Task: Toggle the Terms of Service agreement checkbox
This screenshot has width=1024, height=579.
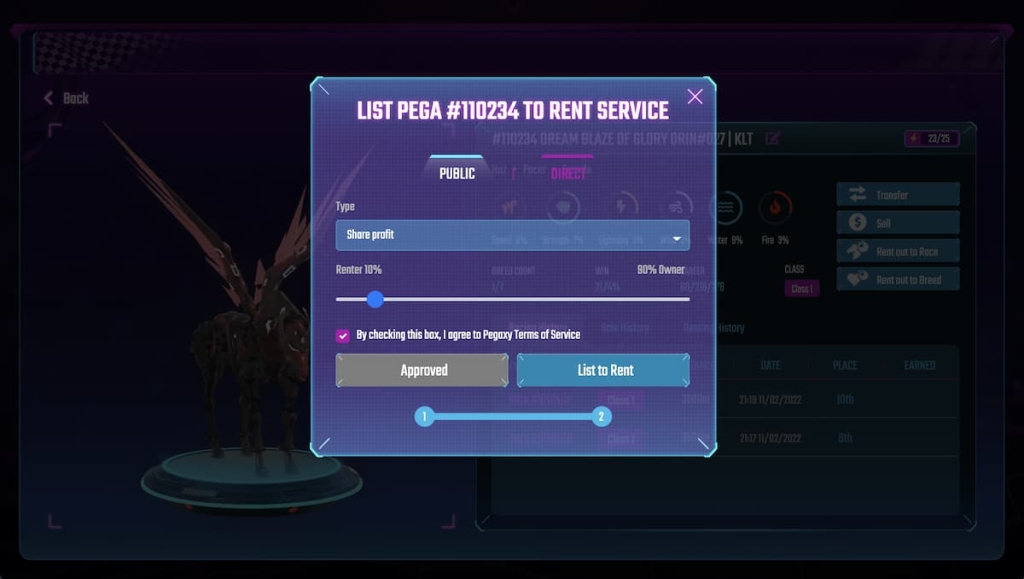Action: pos(343,336)
